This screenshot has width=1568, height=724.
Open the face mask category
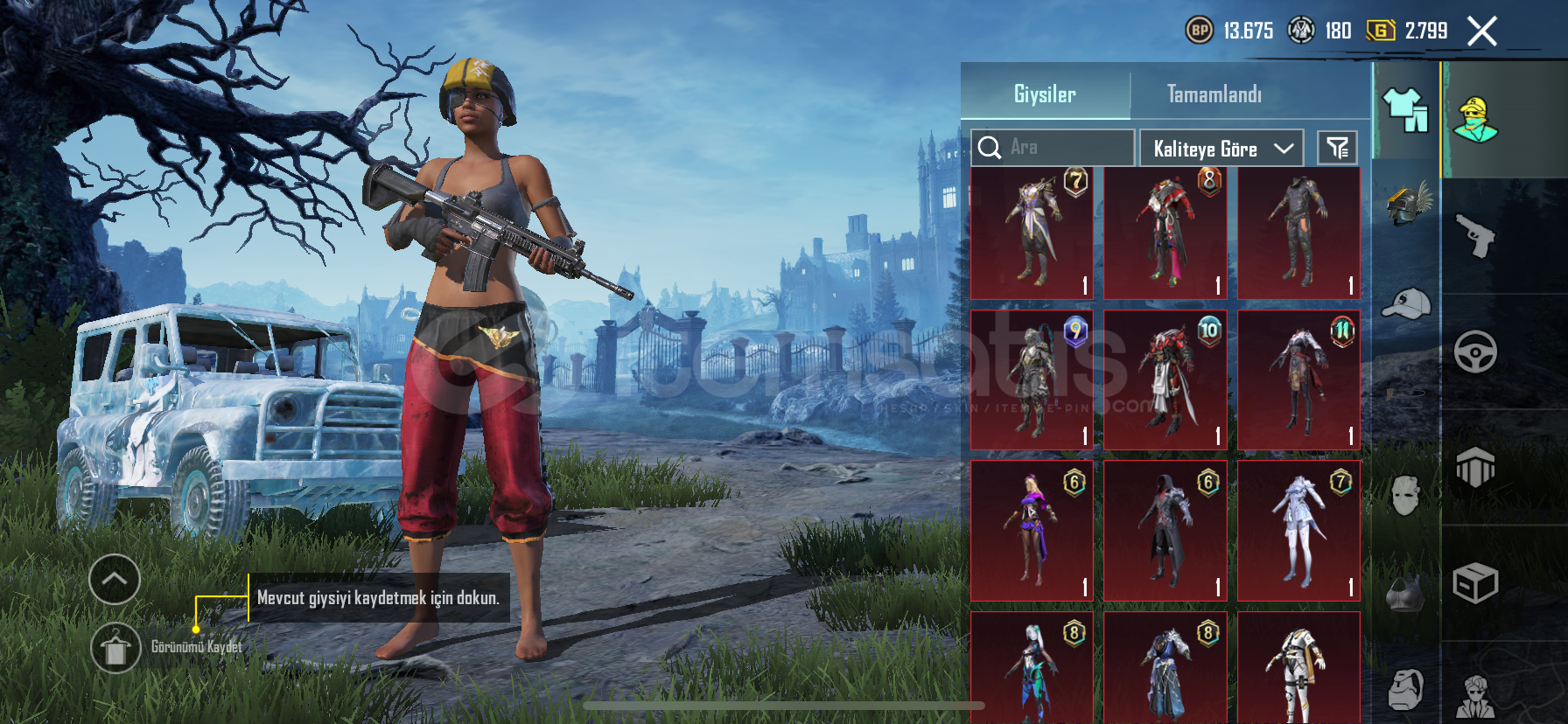1404,496
